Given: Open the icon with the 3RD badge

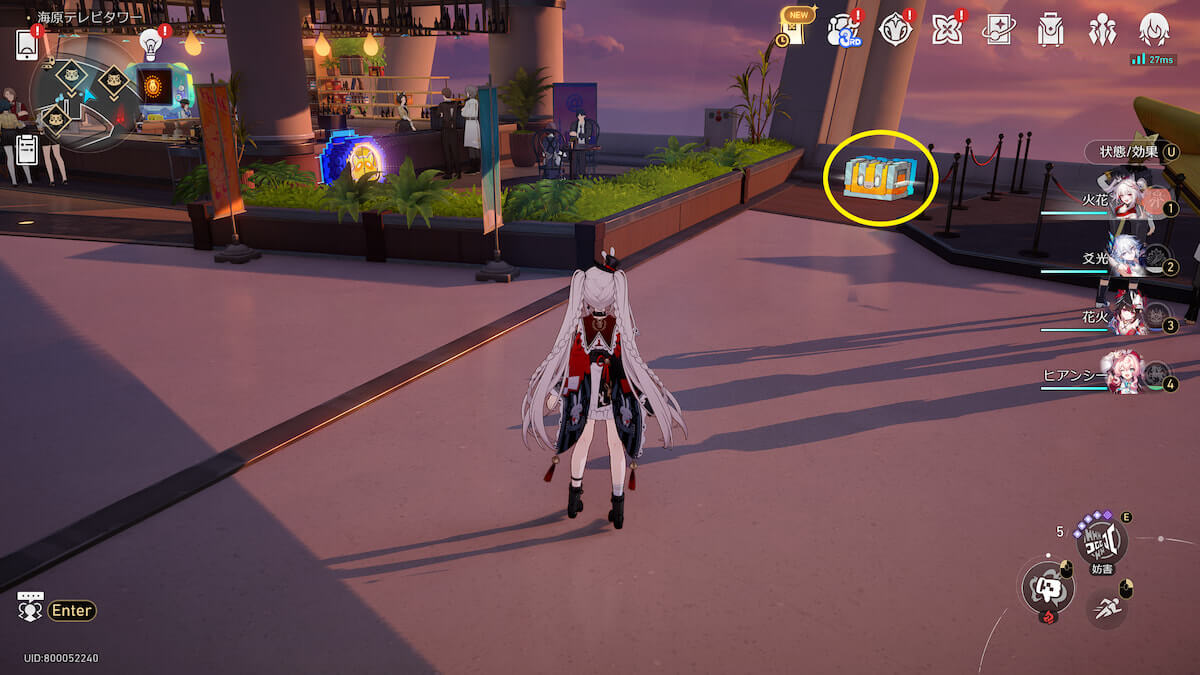Looking at the screenshot, I should 843,30.
